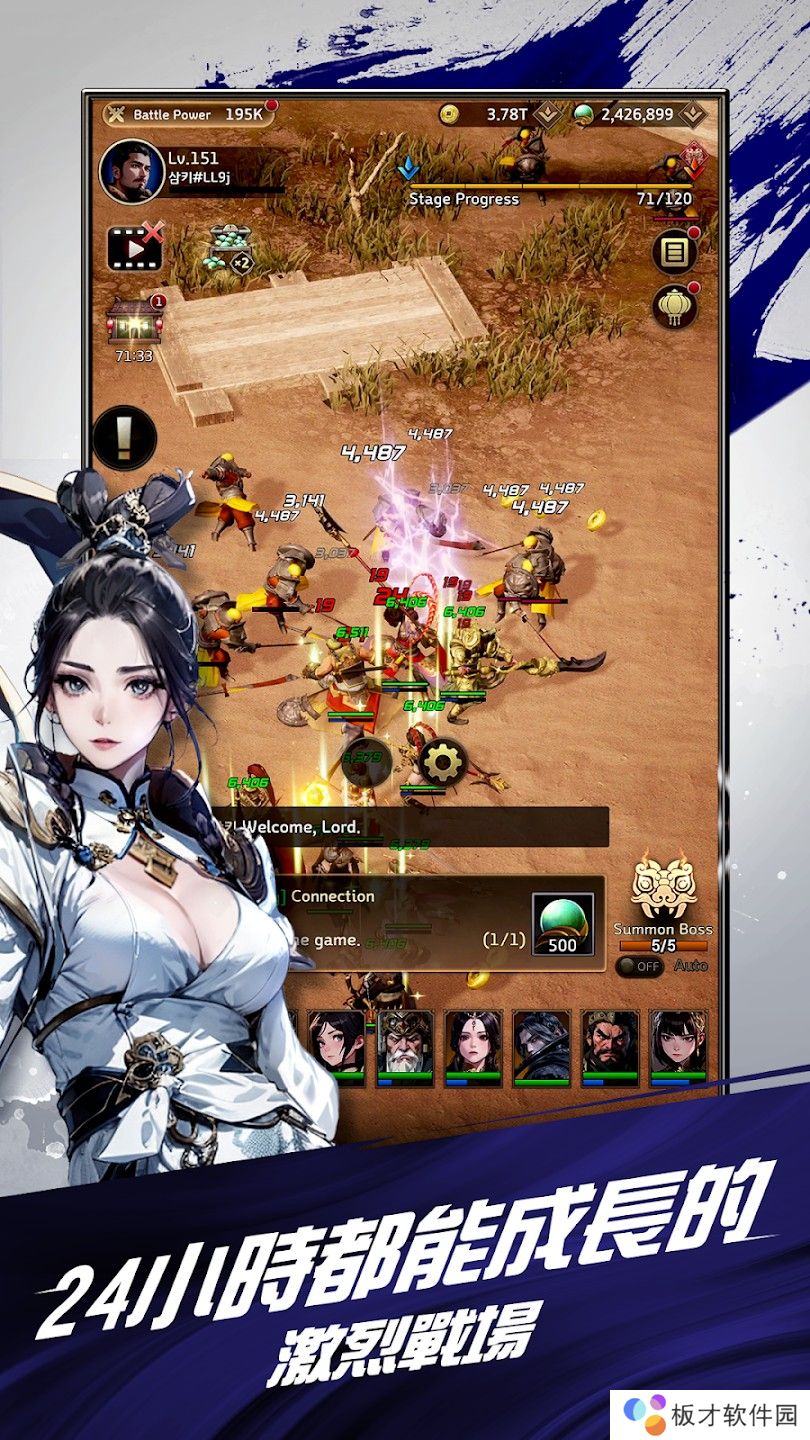Open settings with the gear icon
Viewport: 810px width, 1440px height.
(443, 764)
